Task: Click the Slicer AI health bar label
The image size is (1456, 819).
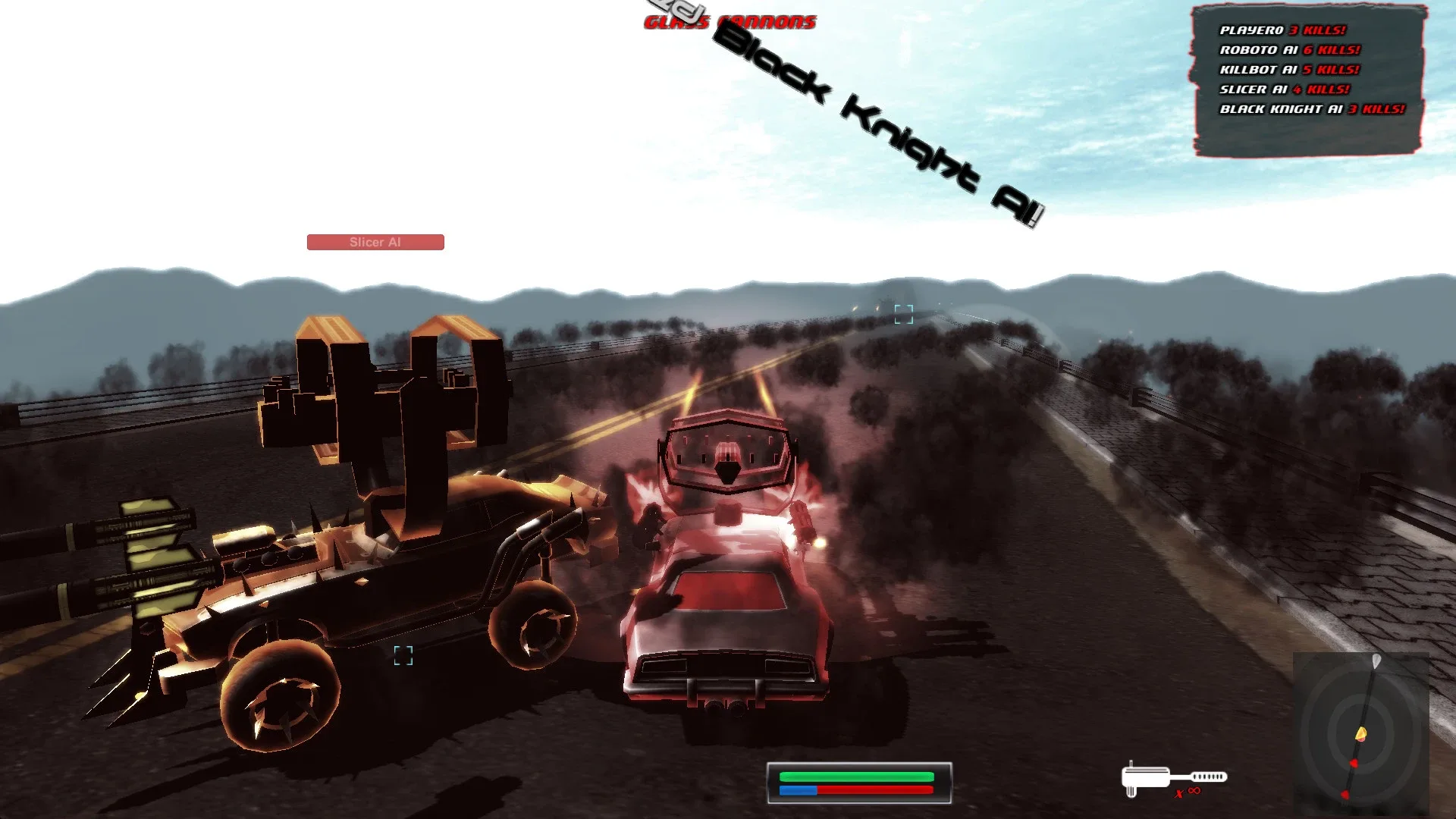Action: (x=375, y=242)
